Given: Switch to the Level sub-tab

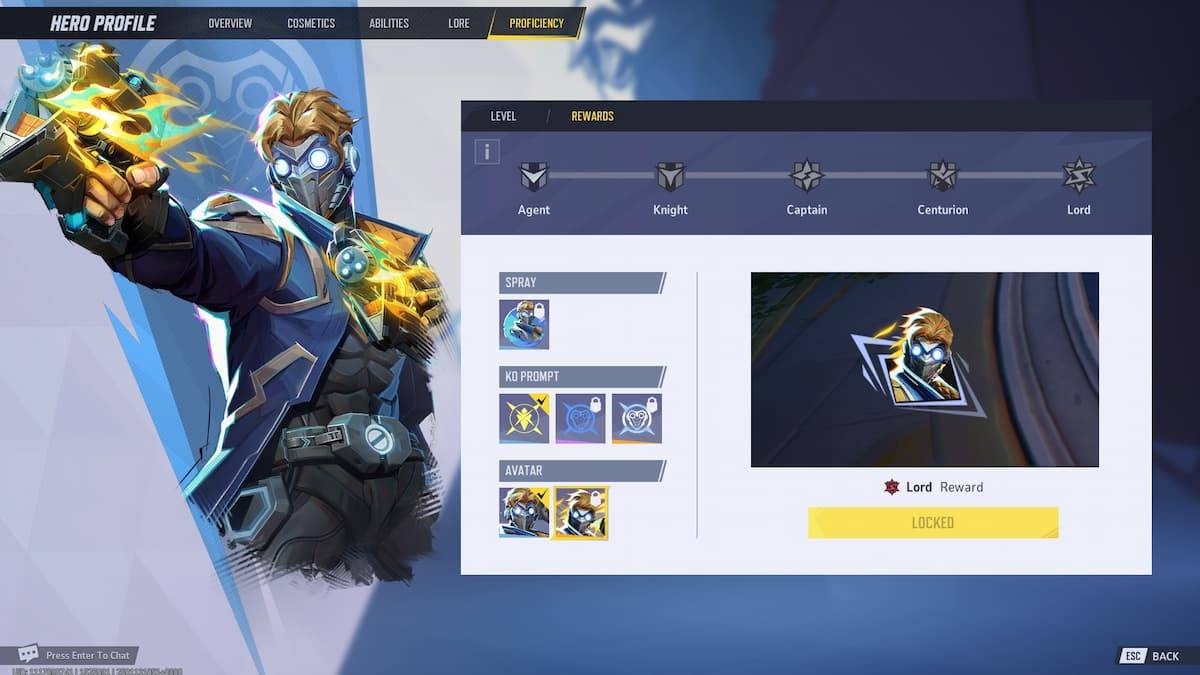Looking at the screenshot, I should coord(503,116).
